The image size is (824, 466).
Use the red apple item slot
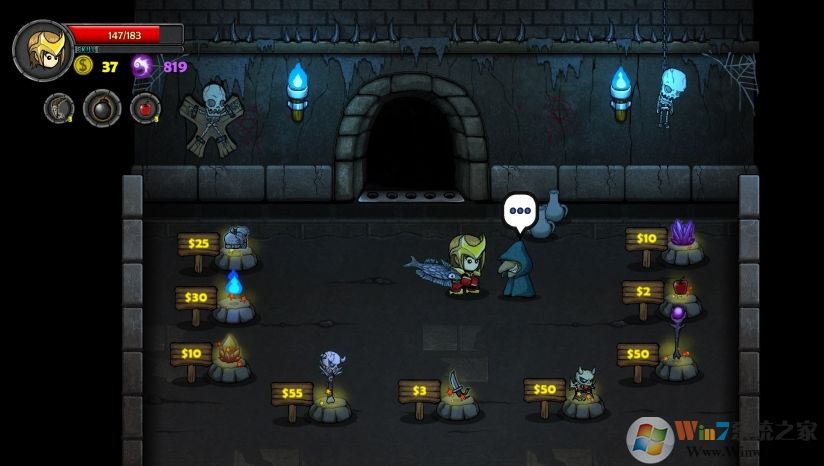[x=145, y=108]
